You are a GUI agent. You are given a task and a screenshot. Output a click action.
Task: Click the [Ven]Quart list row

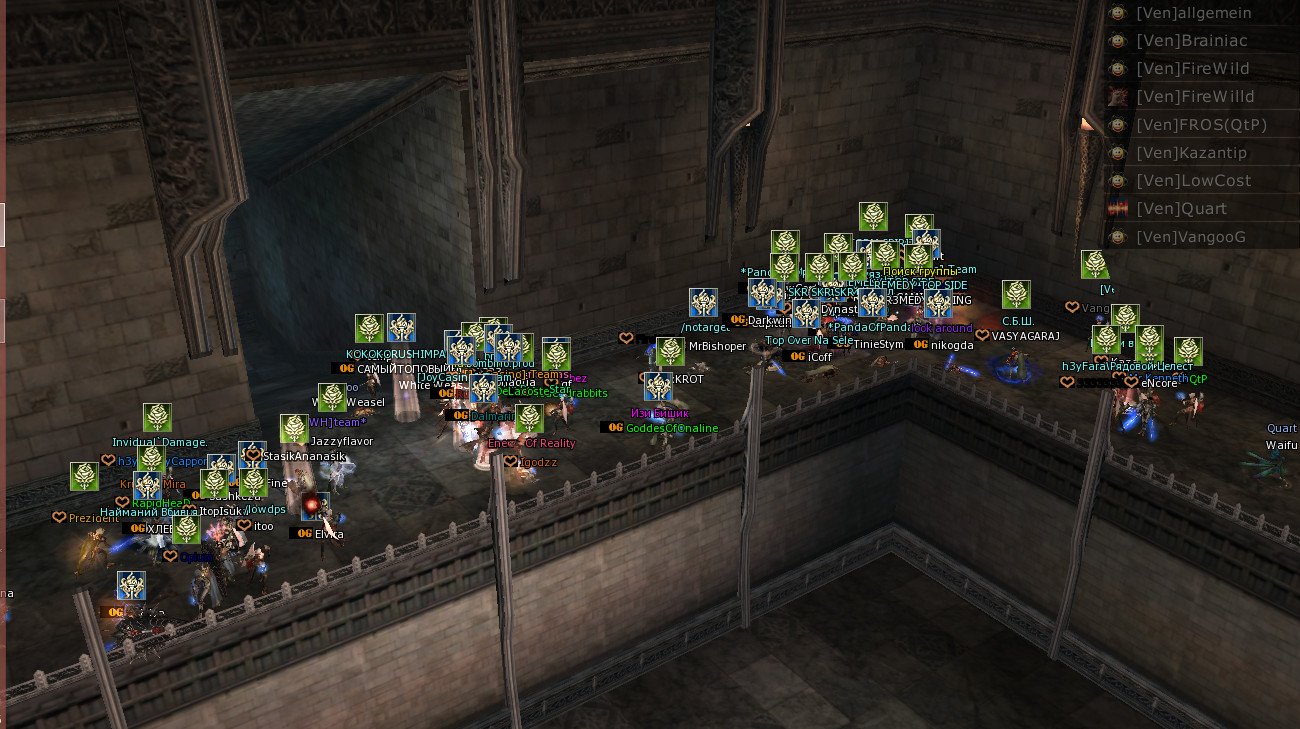click(1180, 209)
